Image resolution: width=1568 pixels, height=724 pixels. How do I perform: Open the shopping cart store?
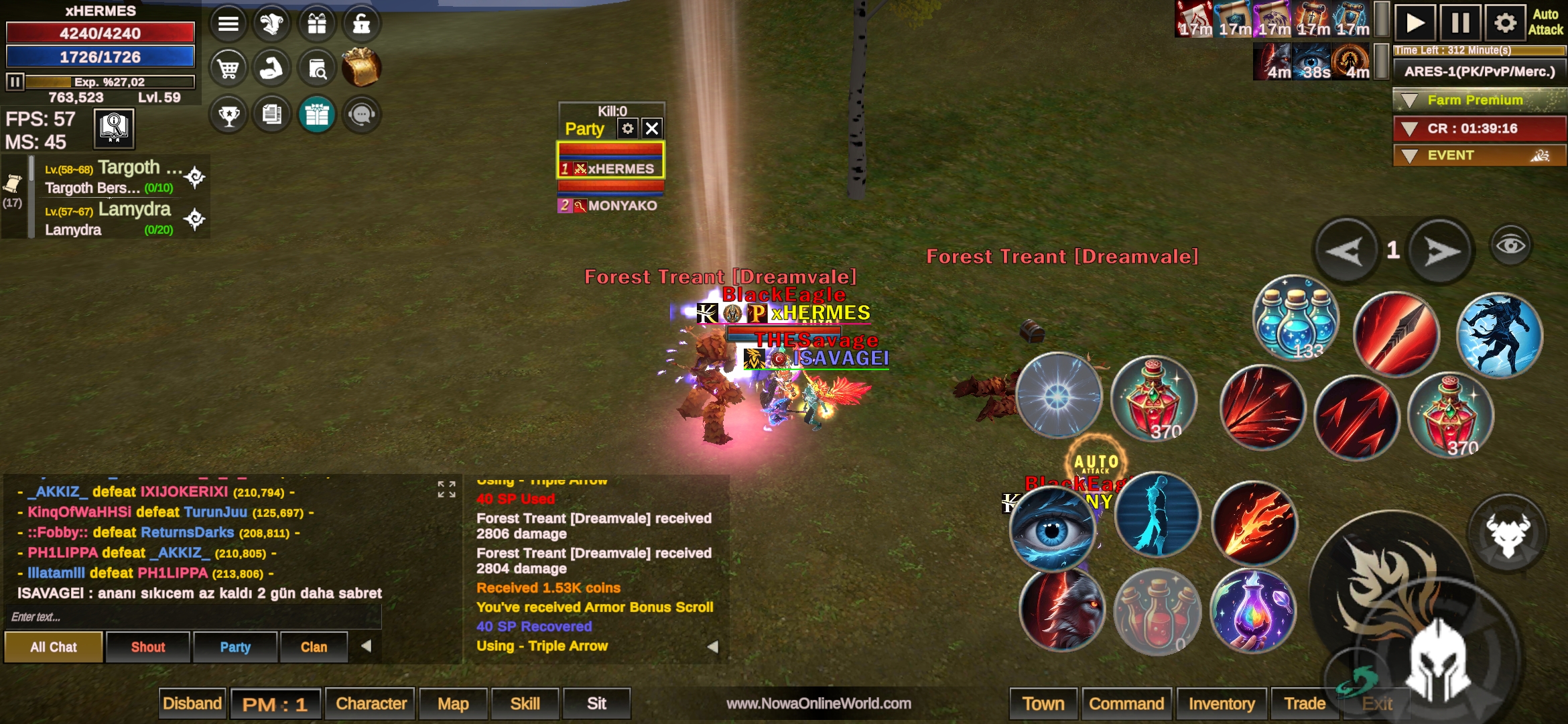[228, 68]
